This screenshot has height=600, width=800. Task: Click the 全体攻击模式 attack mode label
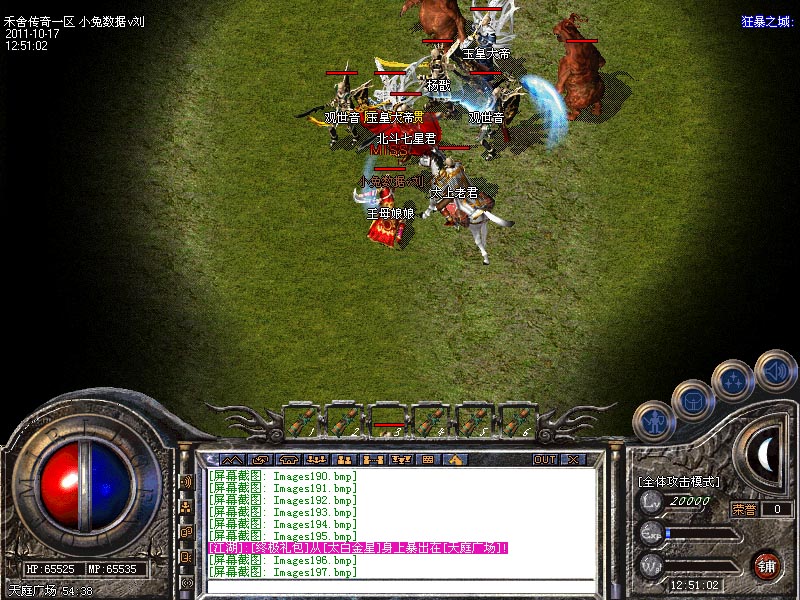point(678,481)
